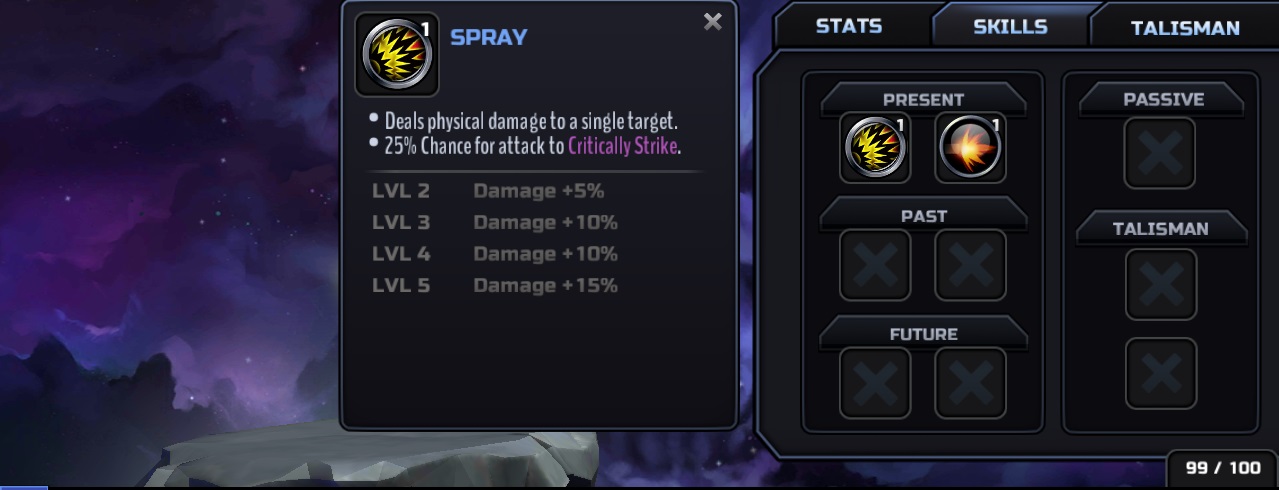Select the Spray skill under Present
This screenshot has width=1279, height=490.
coord(875,148)
